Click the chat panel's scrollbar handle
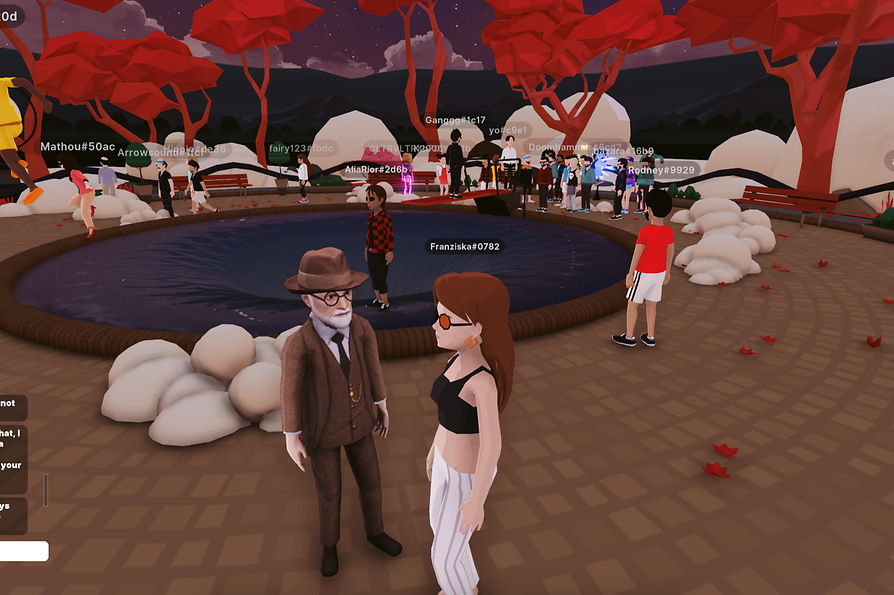Image resolution: width=894 pixels, height=595 pixels. point(44,489)
